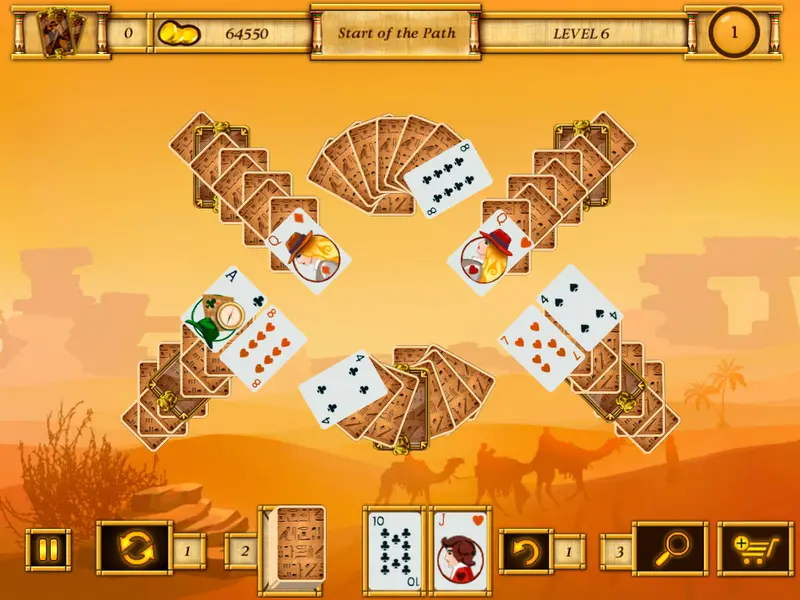The height and width of the screenshot is (600, 800).
Task: Pause the game
Action: tap(48, 549)
